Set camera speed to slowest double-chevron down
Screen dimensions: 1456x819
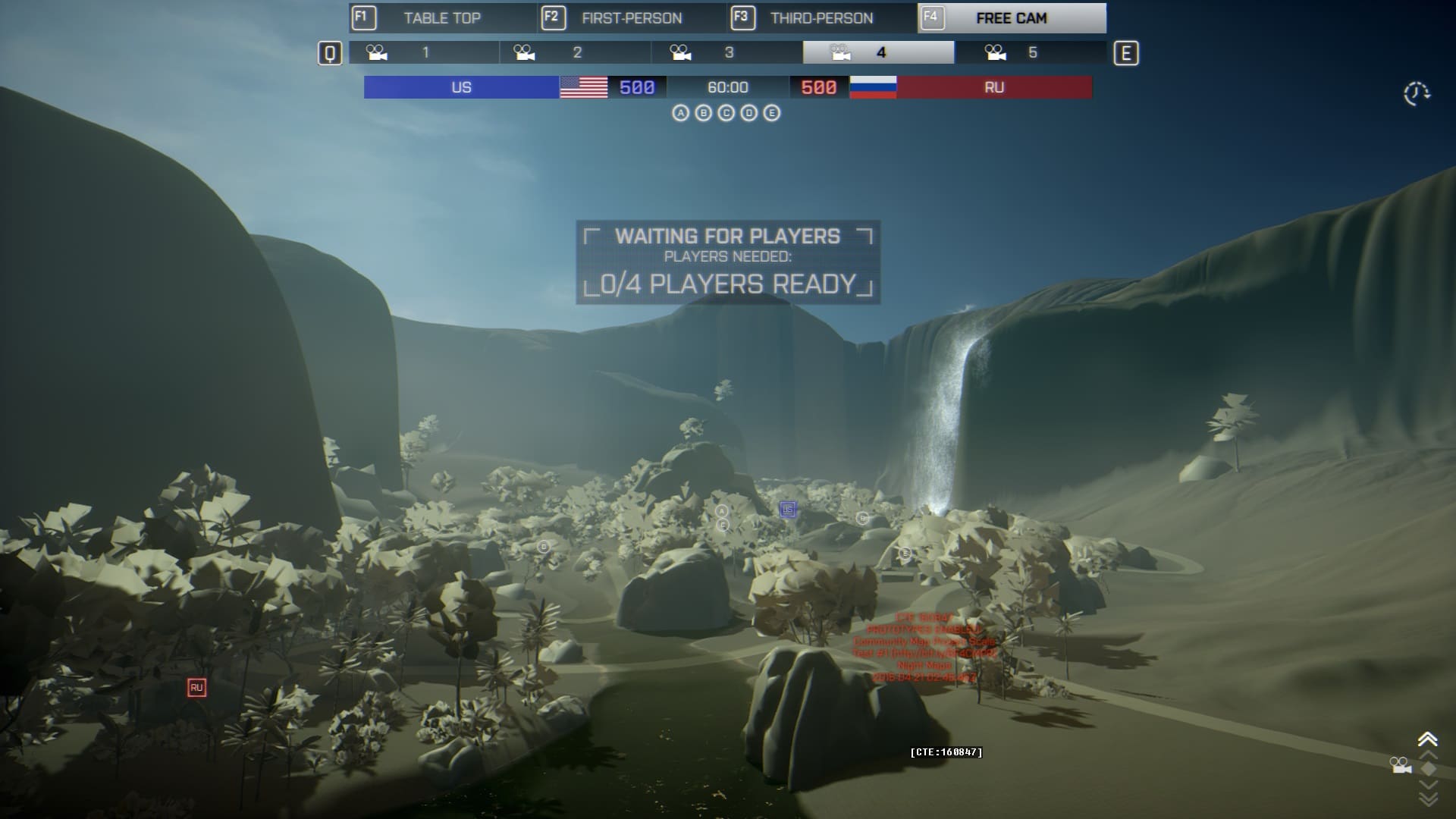pos(1427,799)
